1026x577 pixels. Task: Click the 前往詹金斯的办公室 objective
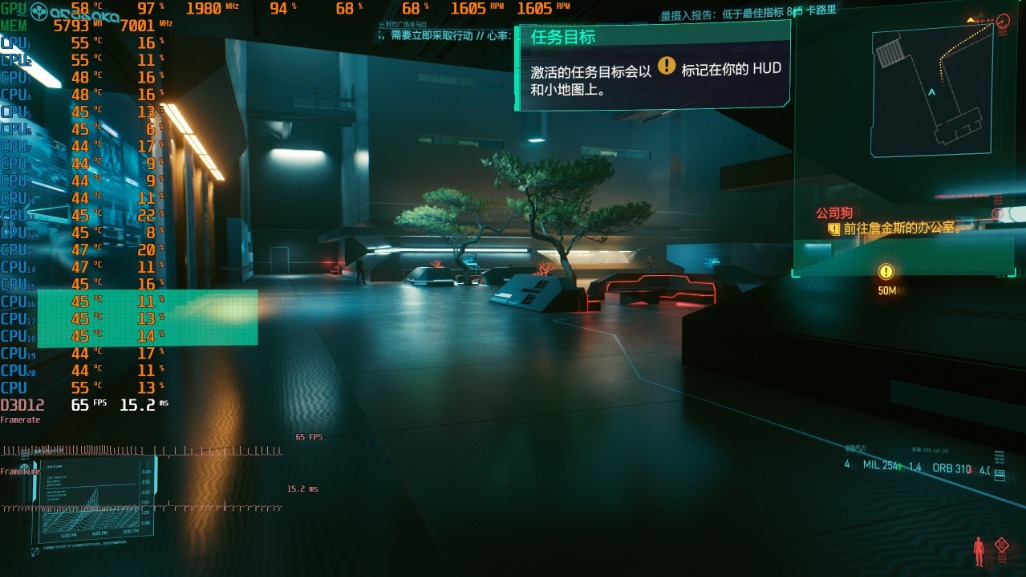[901, 228]
